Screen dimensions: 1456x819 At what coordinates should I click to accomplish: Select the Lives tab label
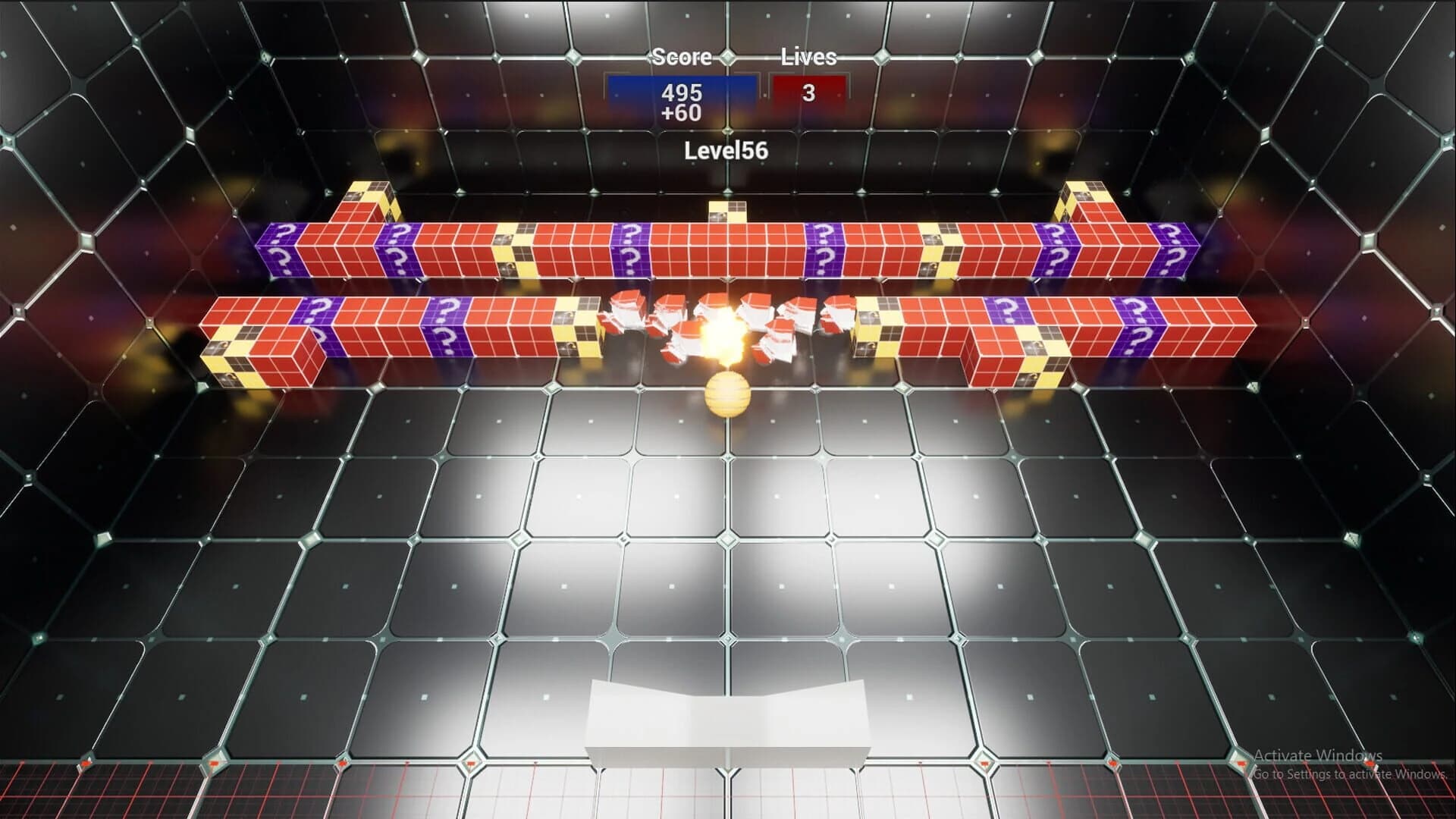coord(808,55)
